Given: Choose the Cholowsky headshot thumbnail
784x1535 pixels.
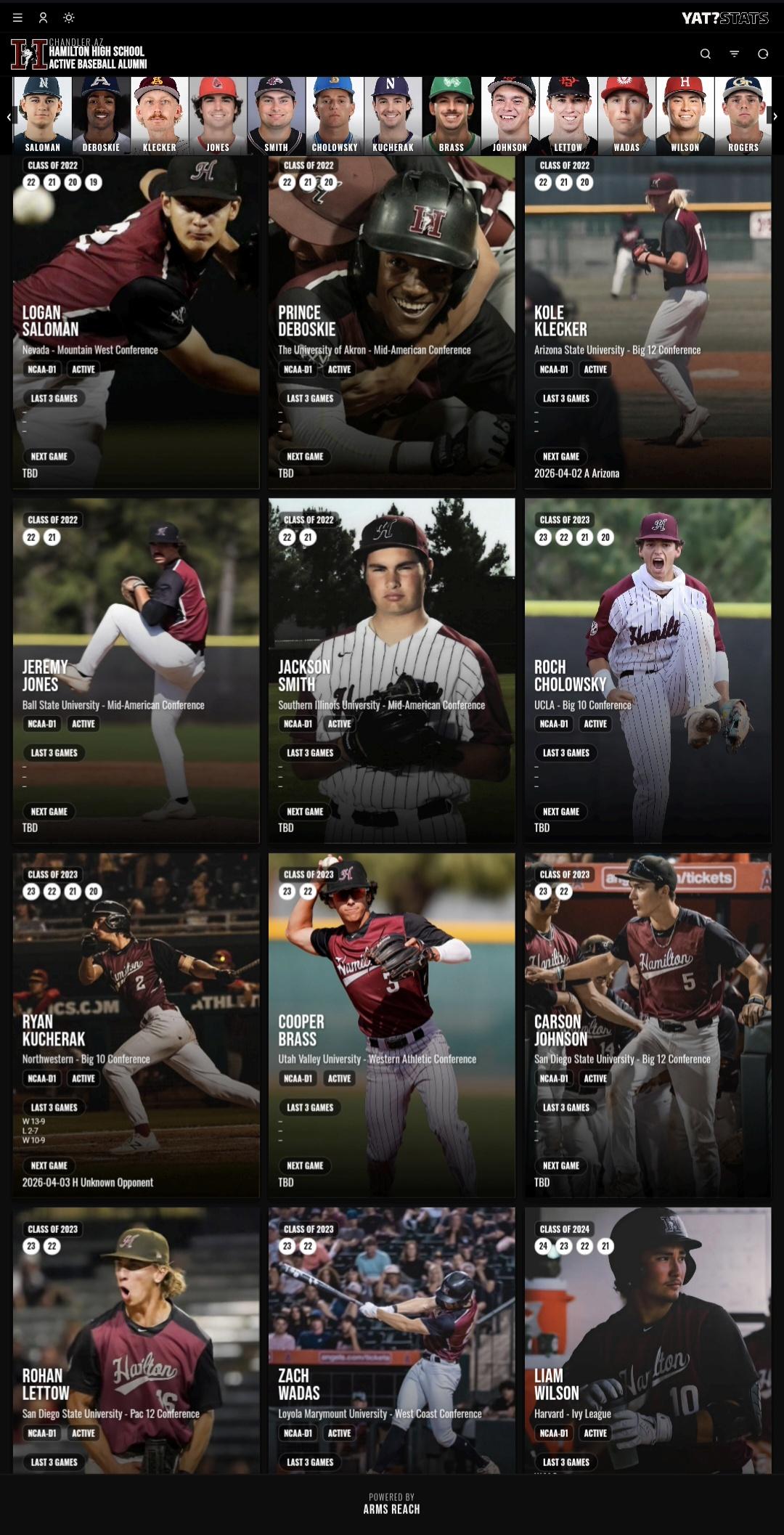Looking at the screenshot, I should 335,115.
